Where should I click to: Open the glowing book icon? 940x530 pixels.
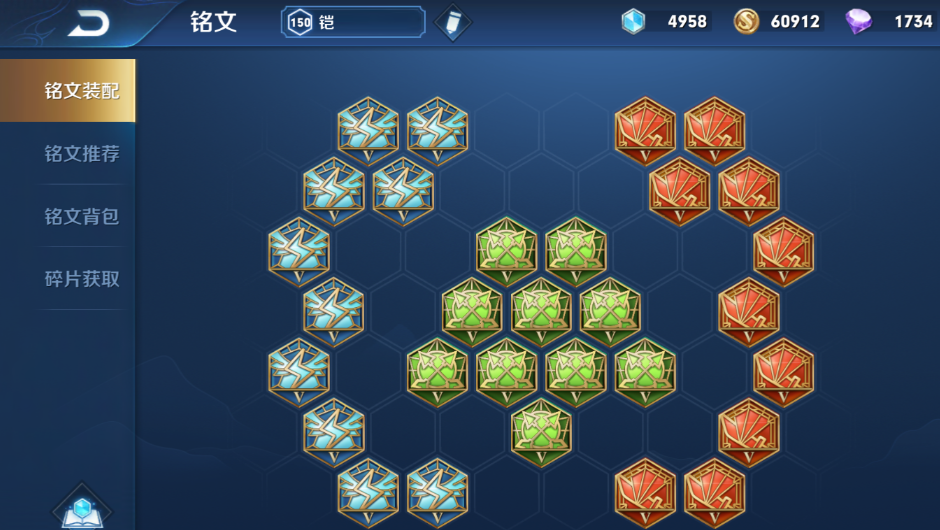(x=82, y=510)
